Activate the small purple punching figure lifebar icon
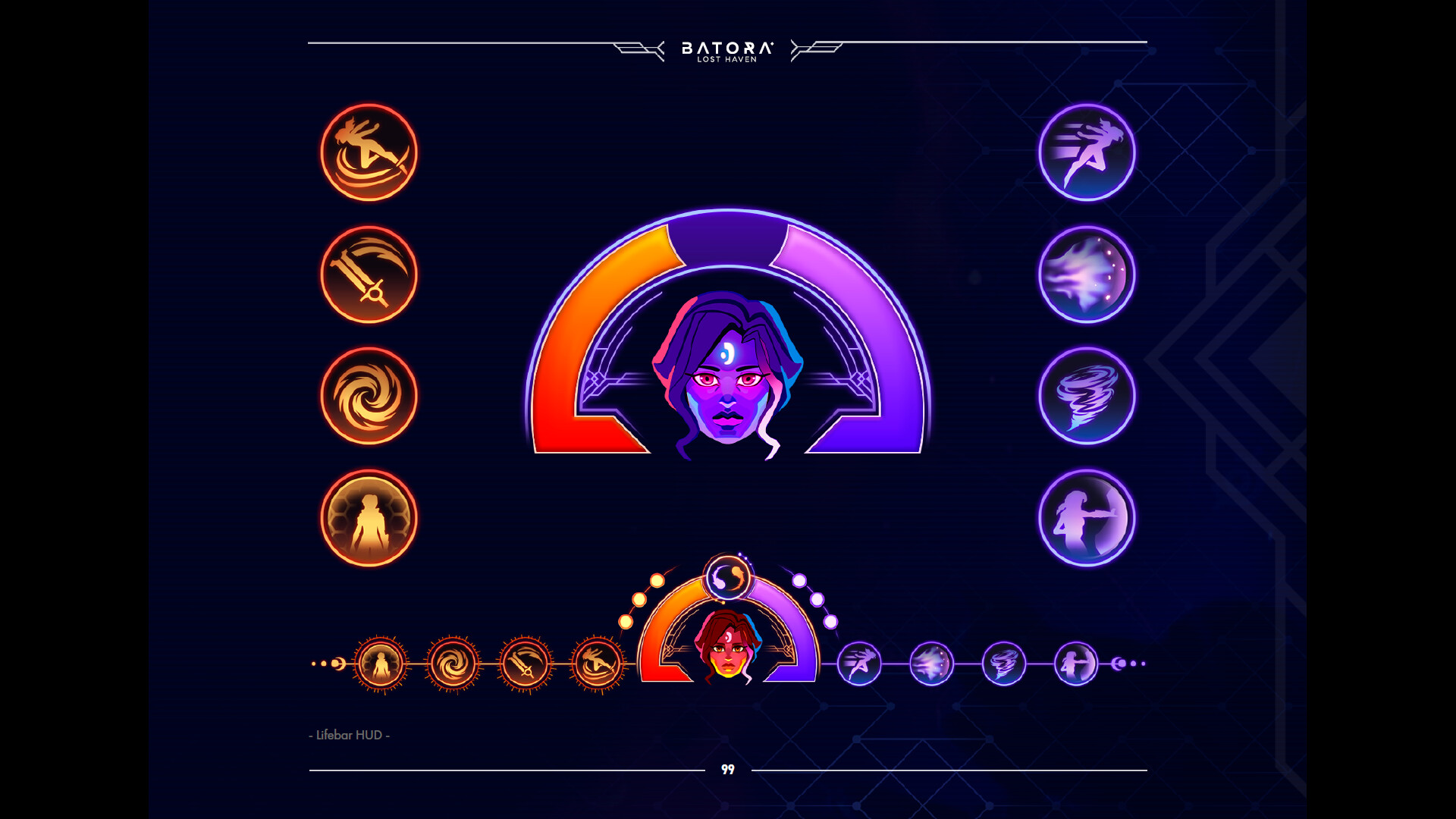1456x819 pixels. click(1076, 664)
